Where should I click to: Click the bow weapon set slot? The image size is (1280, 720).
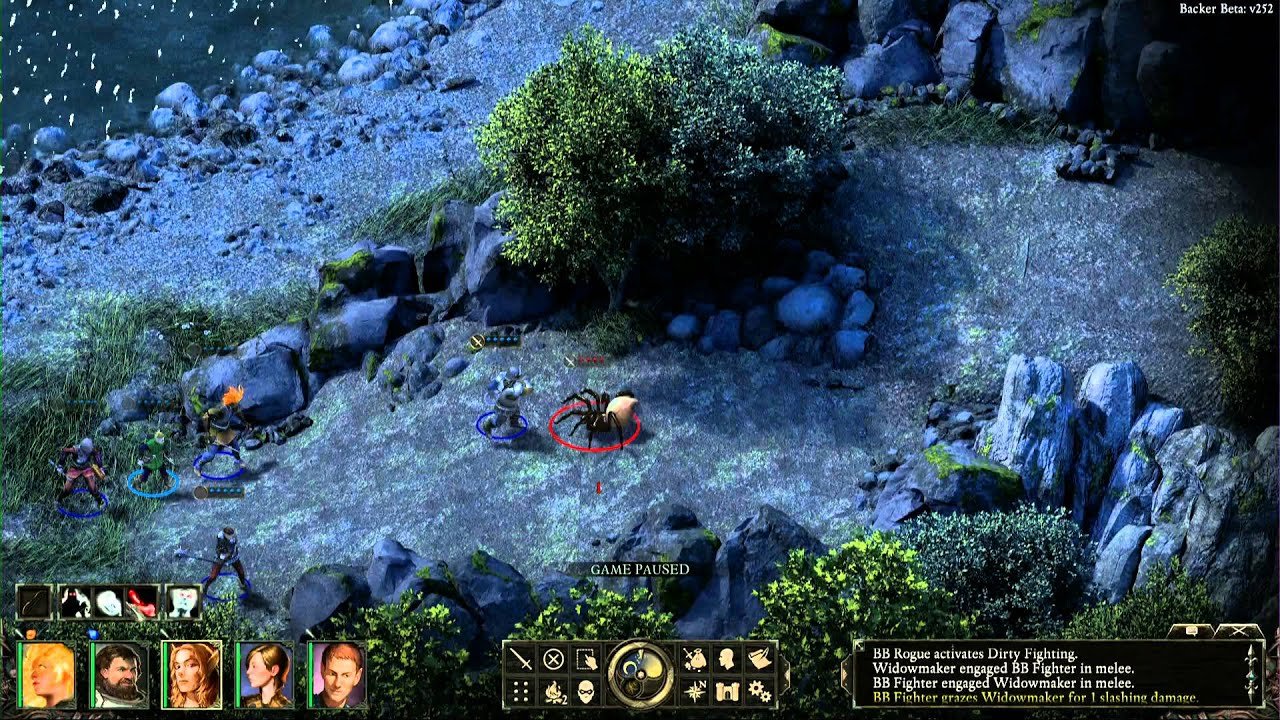click(34, 602)
